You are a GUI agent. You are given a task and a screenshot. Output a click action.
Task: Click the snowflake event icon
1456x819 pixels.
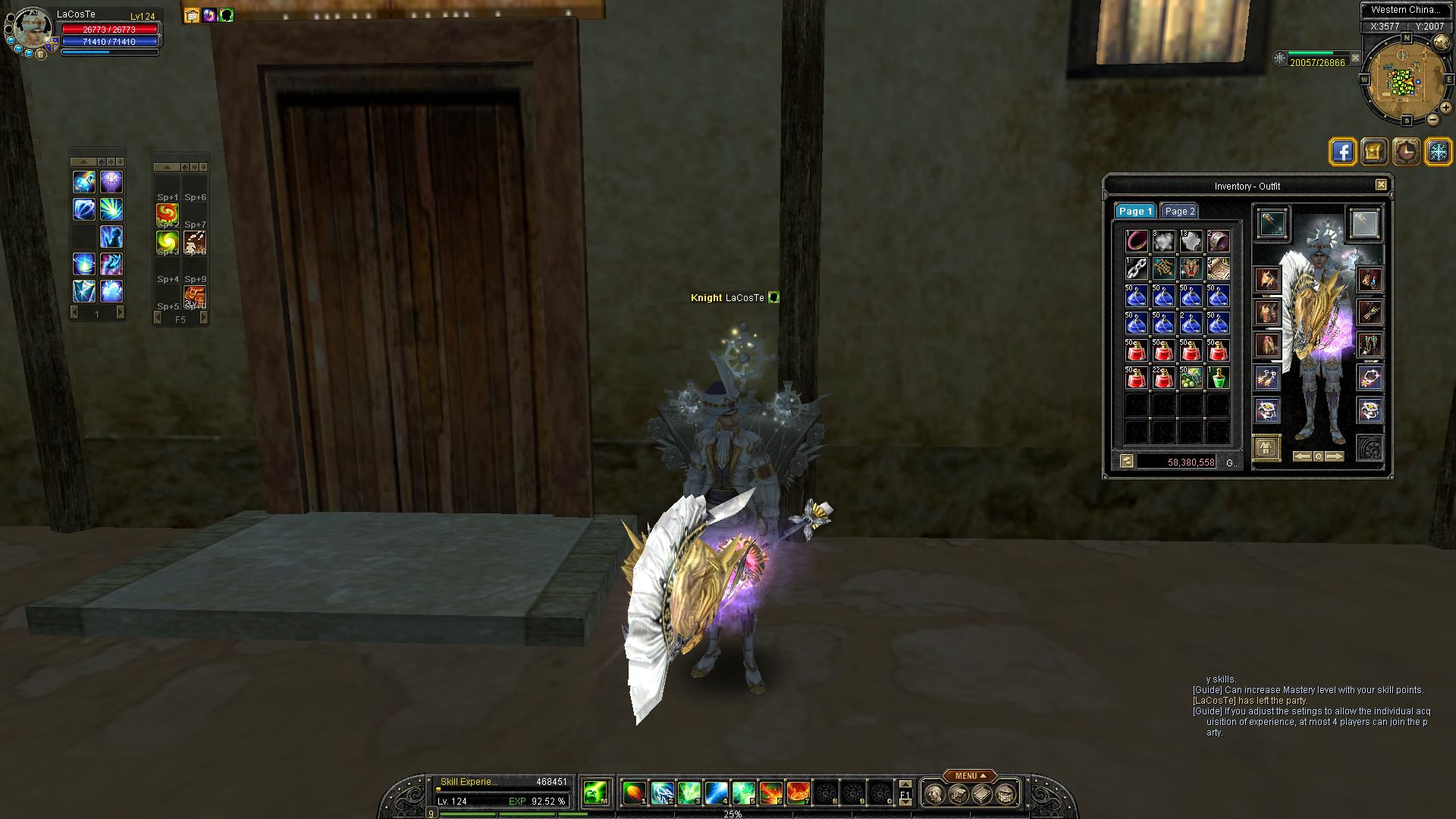coord(1438,152)
